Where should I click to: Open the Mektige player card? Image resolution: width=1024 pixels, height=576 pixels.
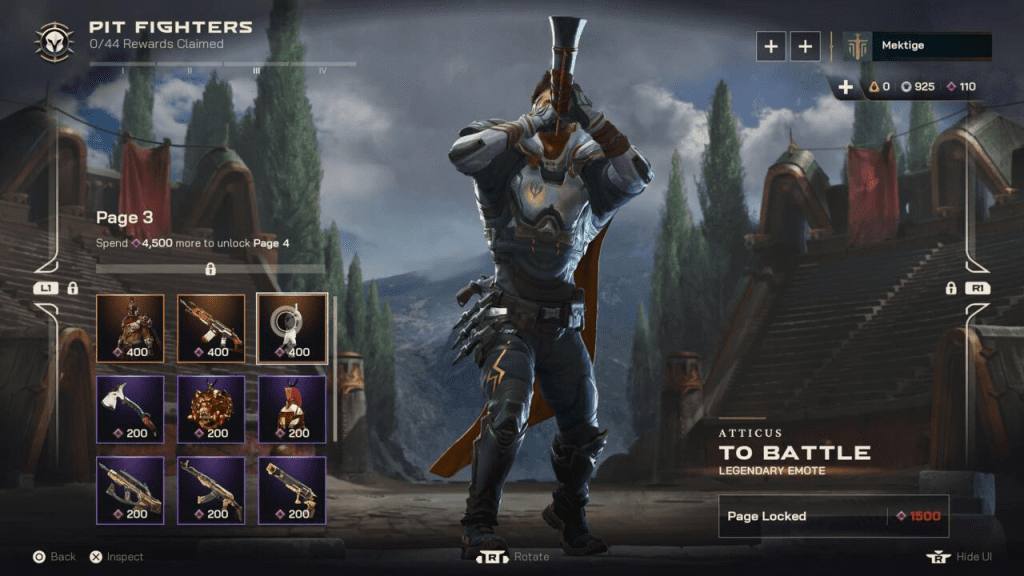pos(917,46)
